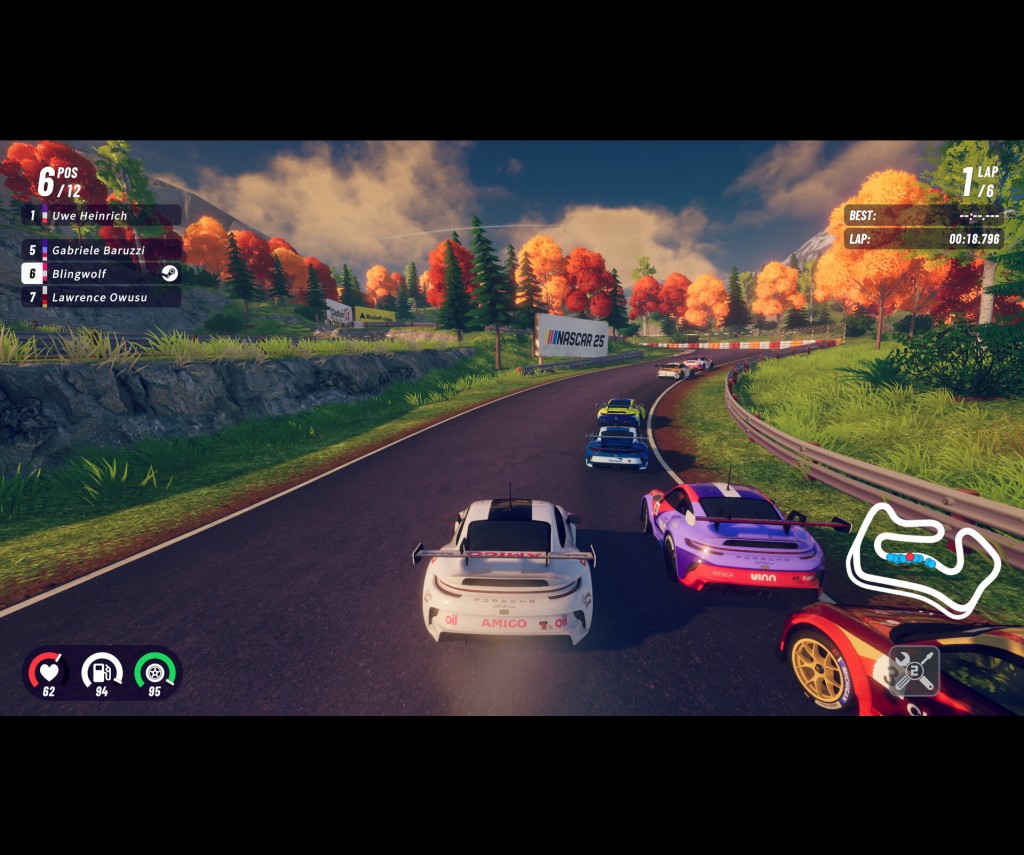This screenshot has width=1024, height=855.
Task: Select Gabriele Baruzzi's leaderboard row
Action: [x=100, y=250]
